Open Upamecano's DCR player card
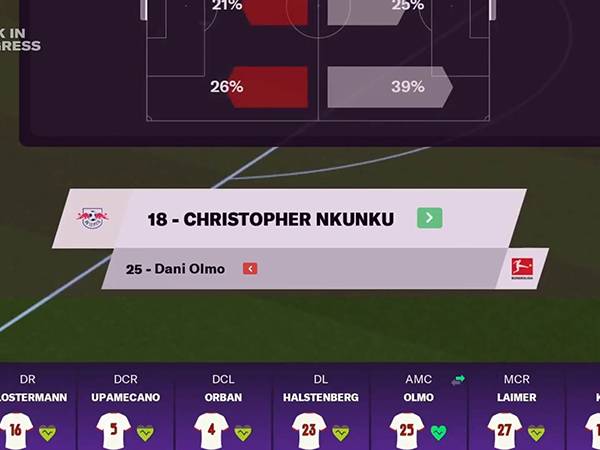Viewport: 600px width, 450px height. pos(126,412)
